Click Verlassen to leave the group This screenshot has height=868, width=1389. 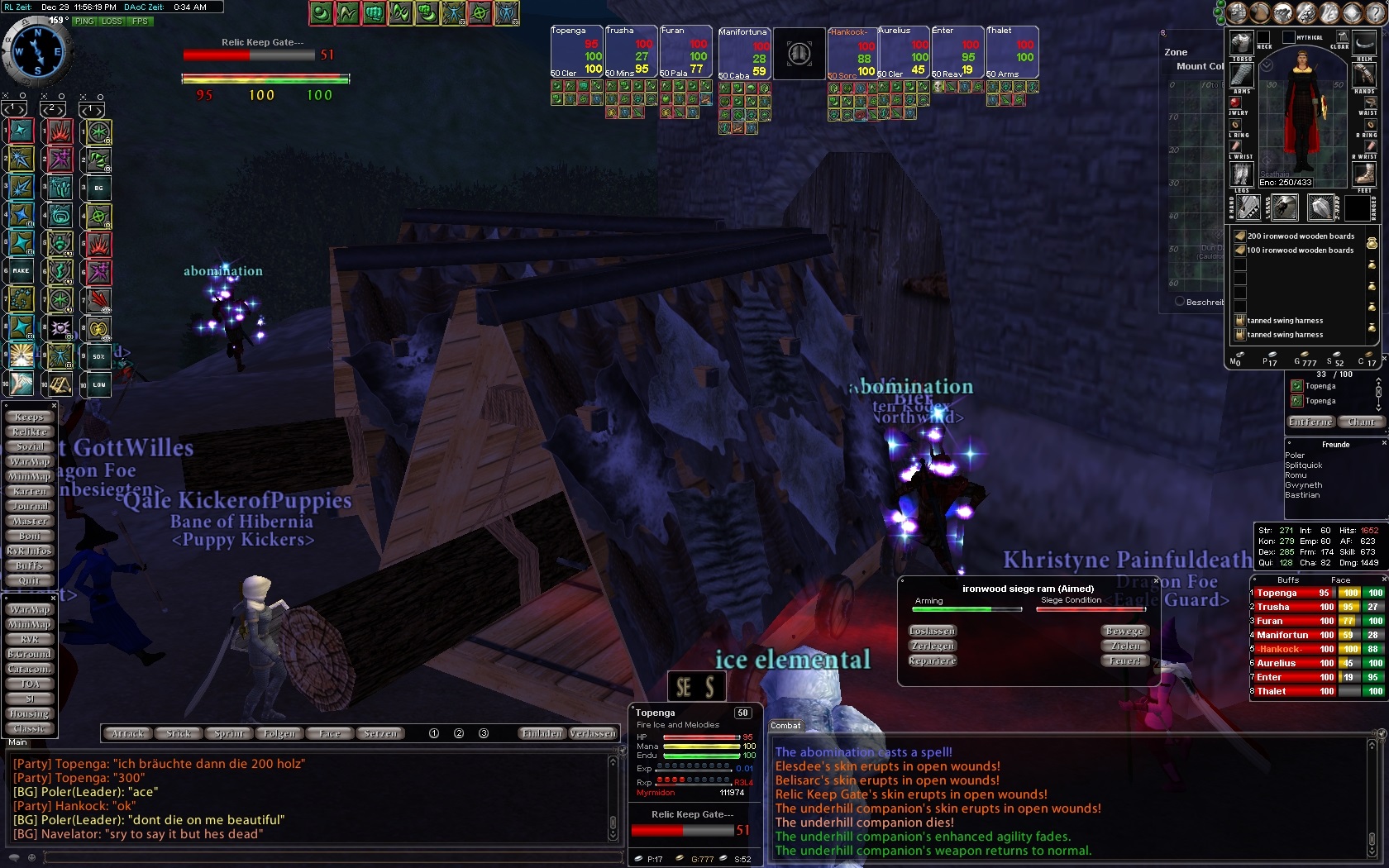[593, 734]
